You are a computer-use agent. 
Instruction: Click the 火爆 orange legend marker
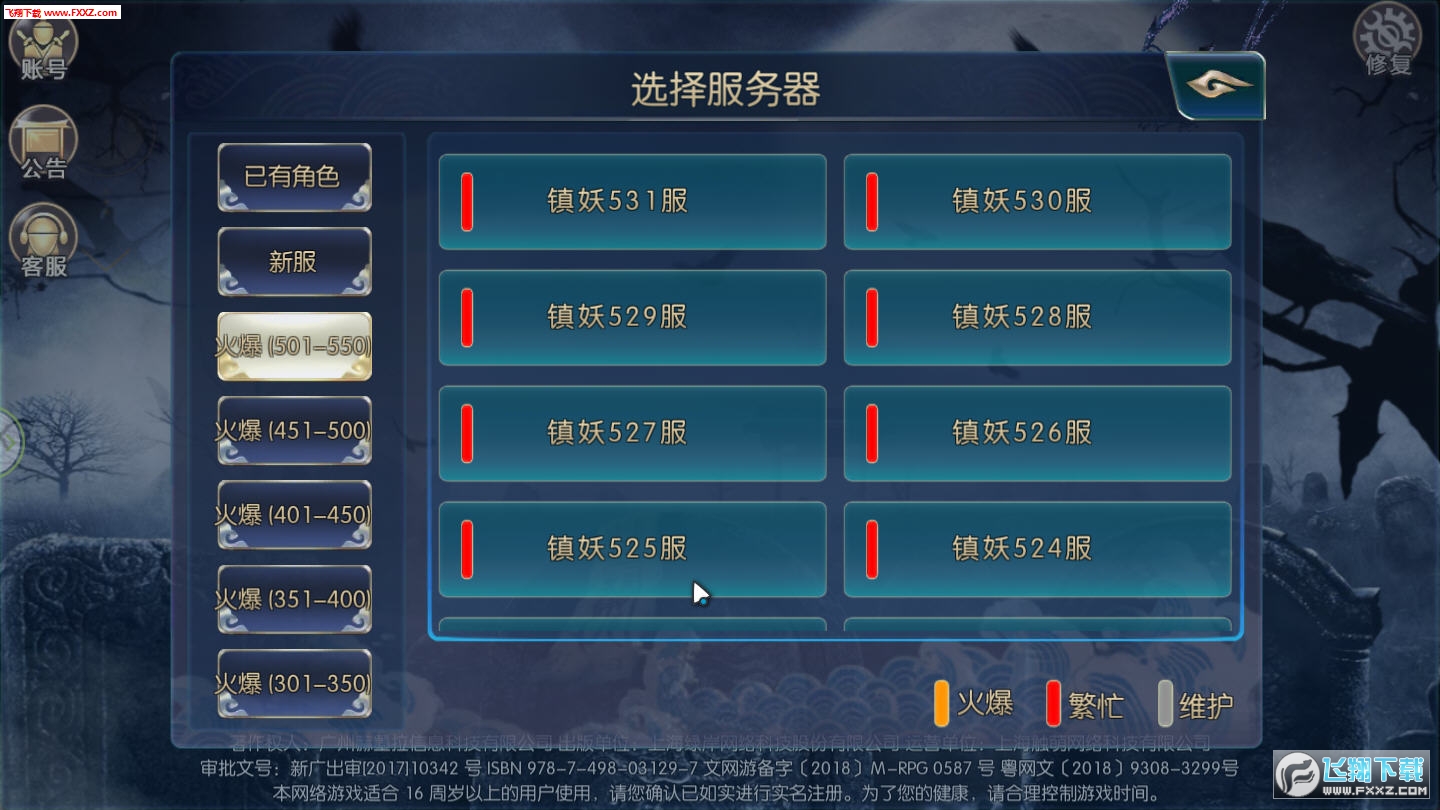click(x=941, y=703)
